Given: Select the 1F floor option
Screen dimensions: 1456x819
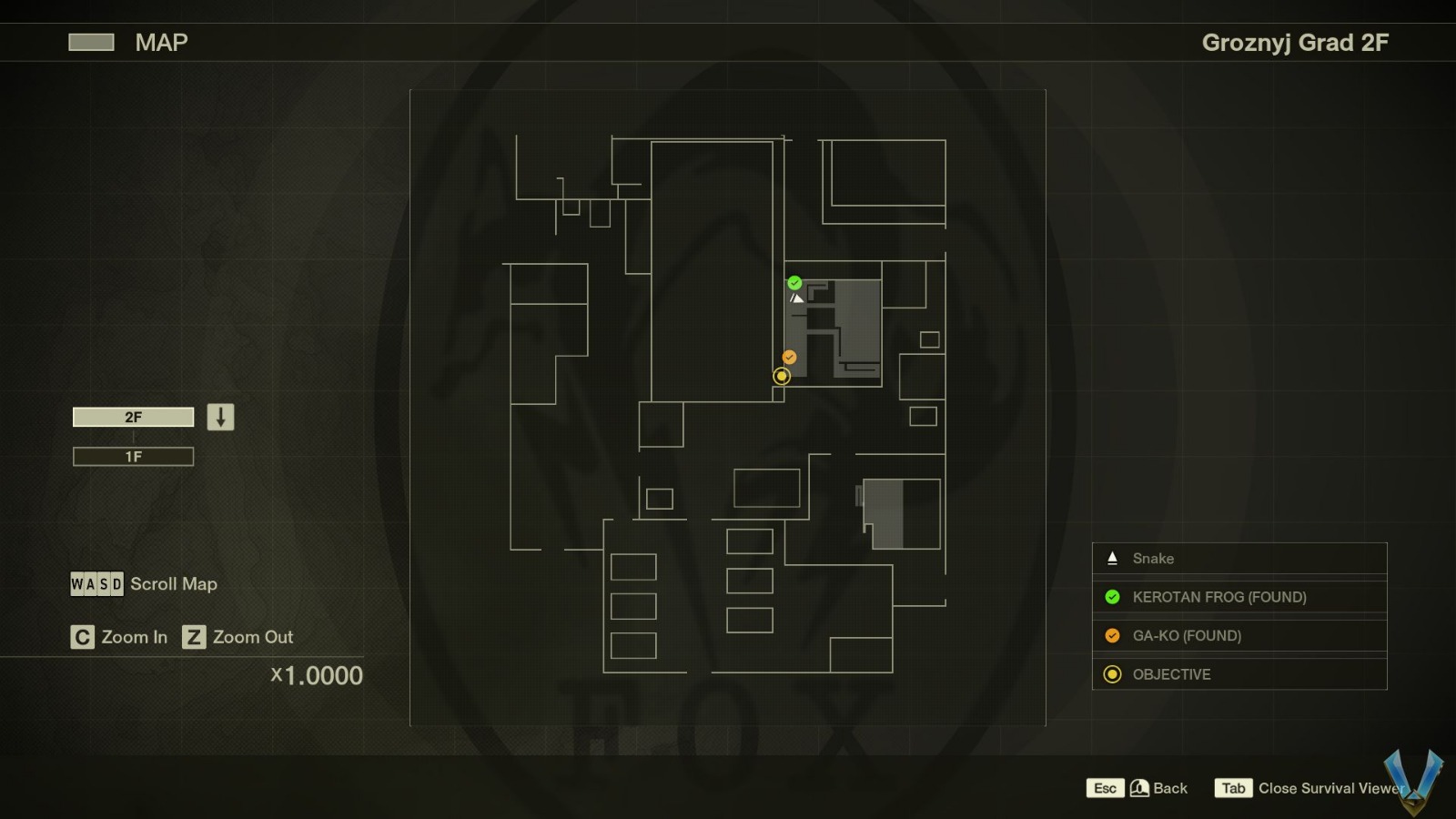Looking at the screenshot, I should point(133,456).
